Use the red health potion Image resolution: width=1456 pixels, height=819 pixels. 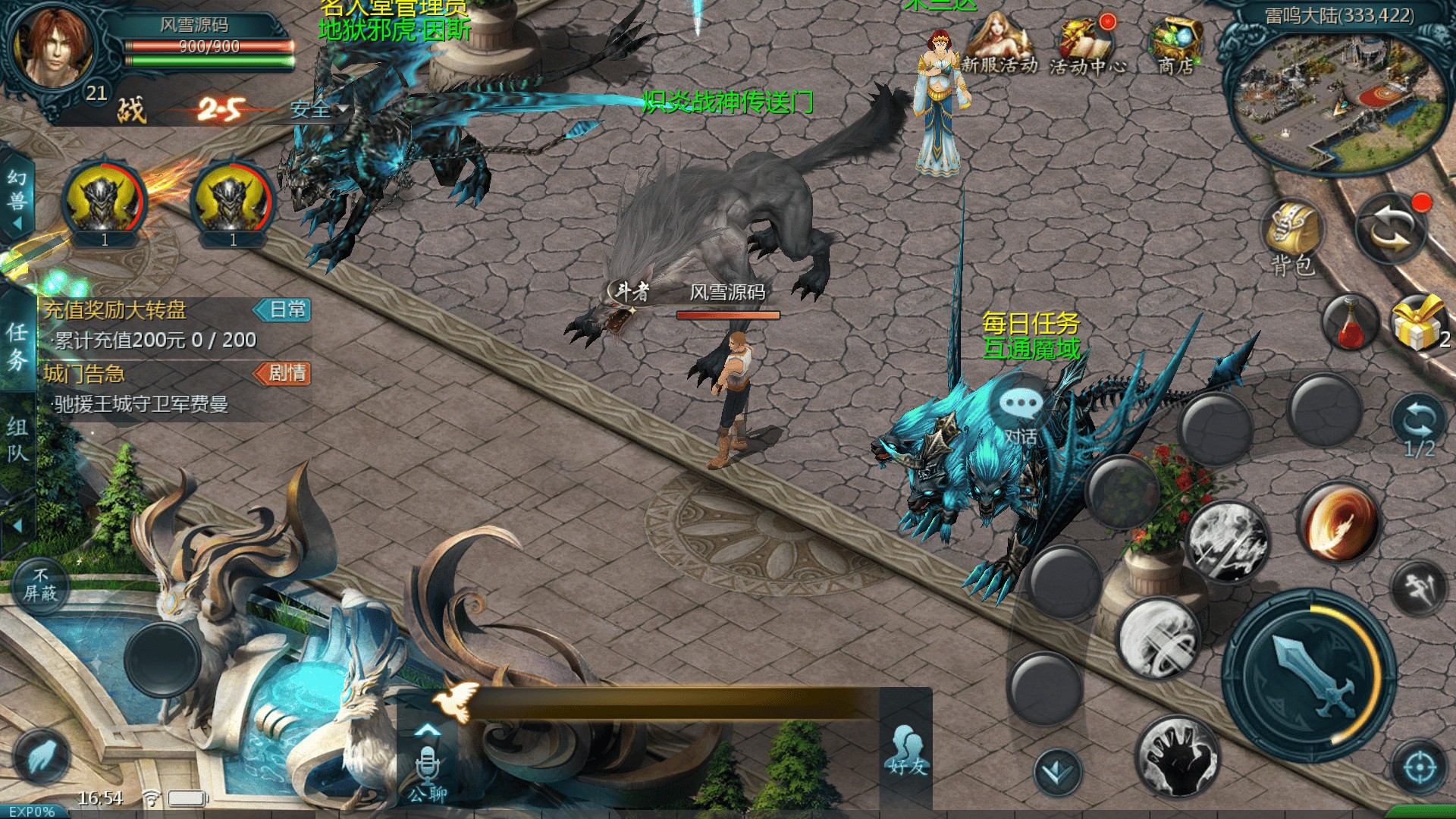click(1350, 324)
